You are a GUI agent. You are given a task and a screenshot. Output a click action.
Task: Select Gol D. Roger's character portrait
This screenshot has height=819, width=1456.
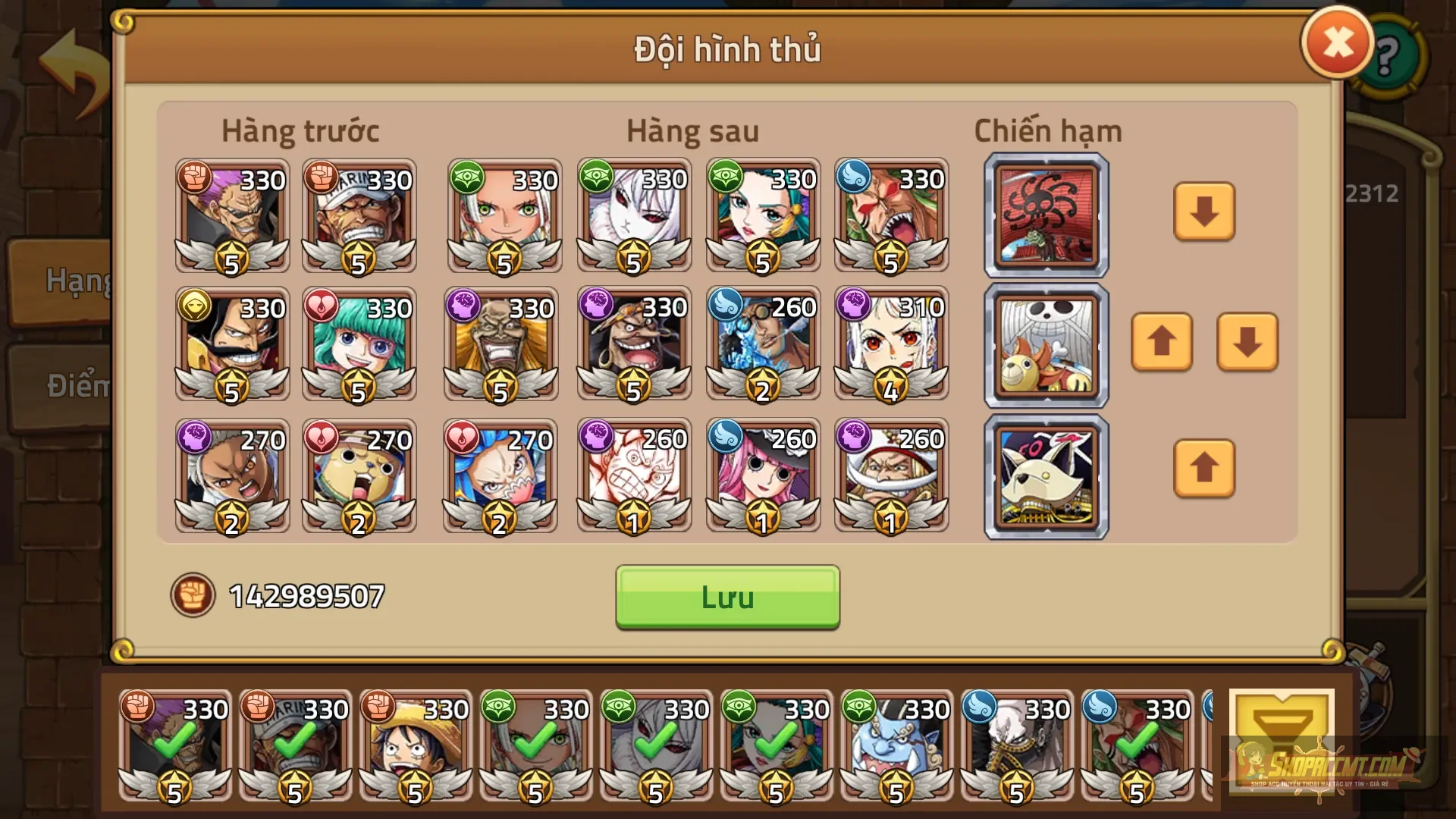click(x=231, y=345)
